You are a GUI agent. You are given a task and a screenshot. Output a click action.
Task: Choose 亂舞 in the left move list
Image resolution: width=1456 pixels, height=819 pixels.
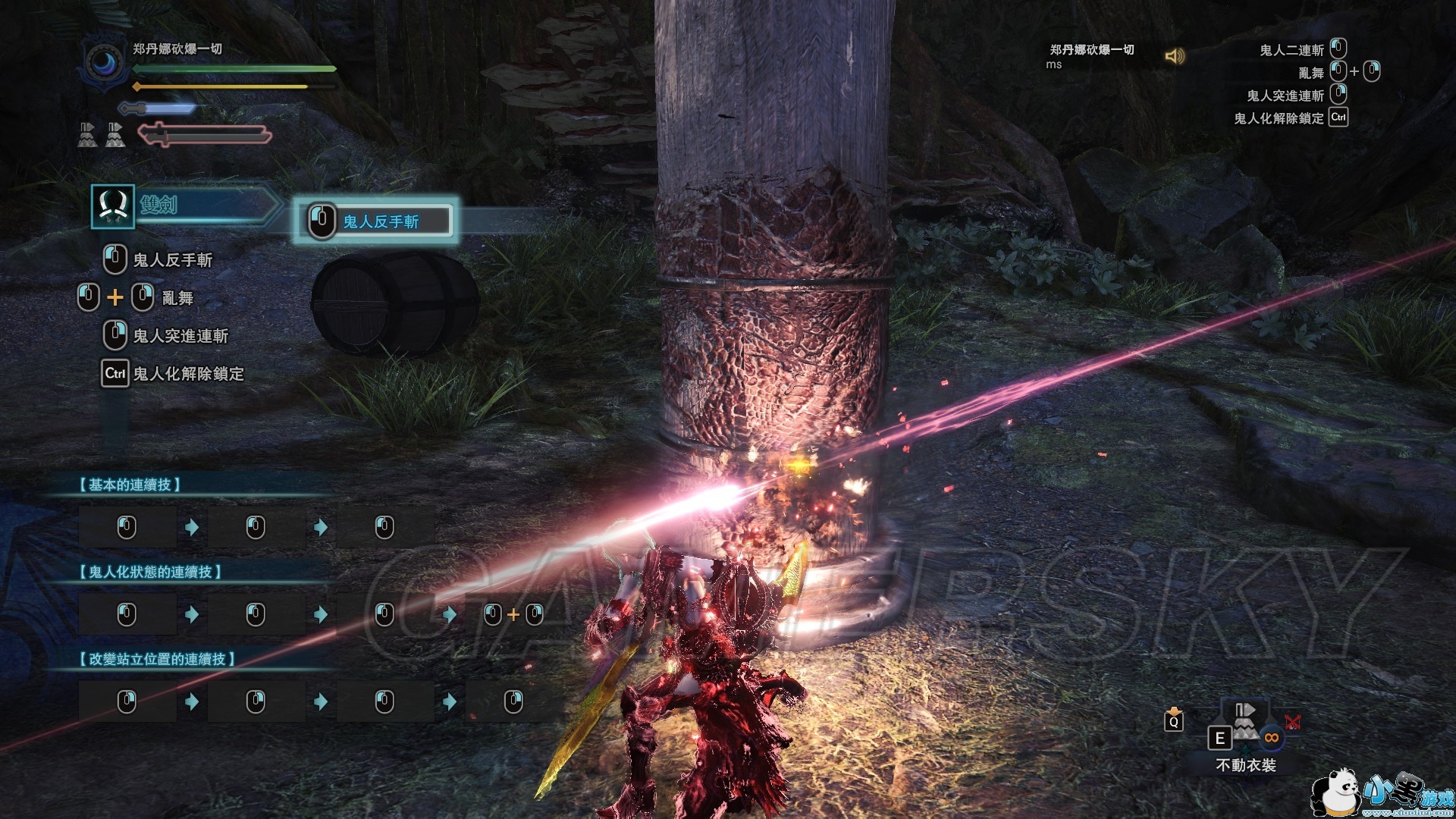point(177,298)
